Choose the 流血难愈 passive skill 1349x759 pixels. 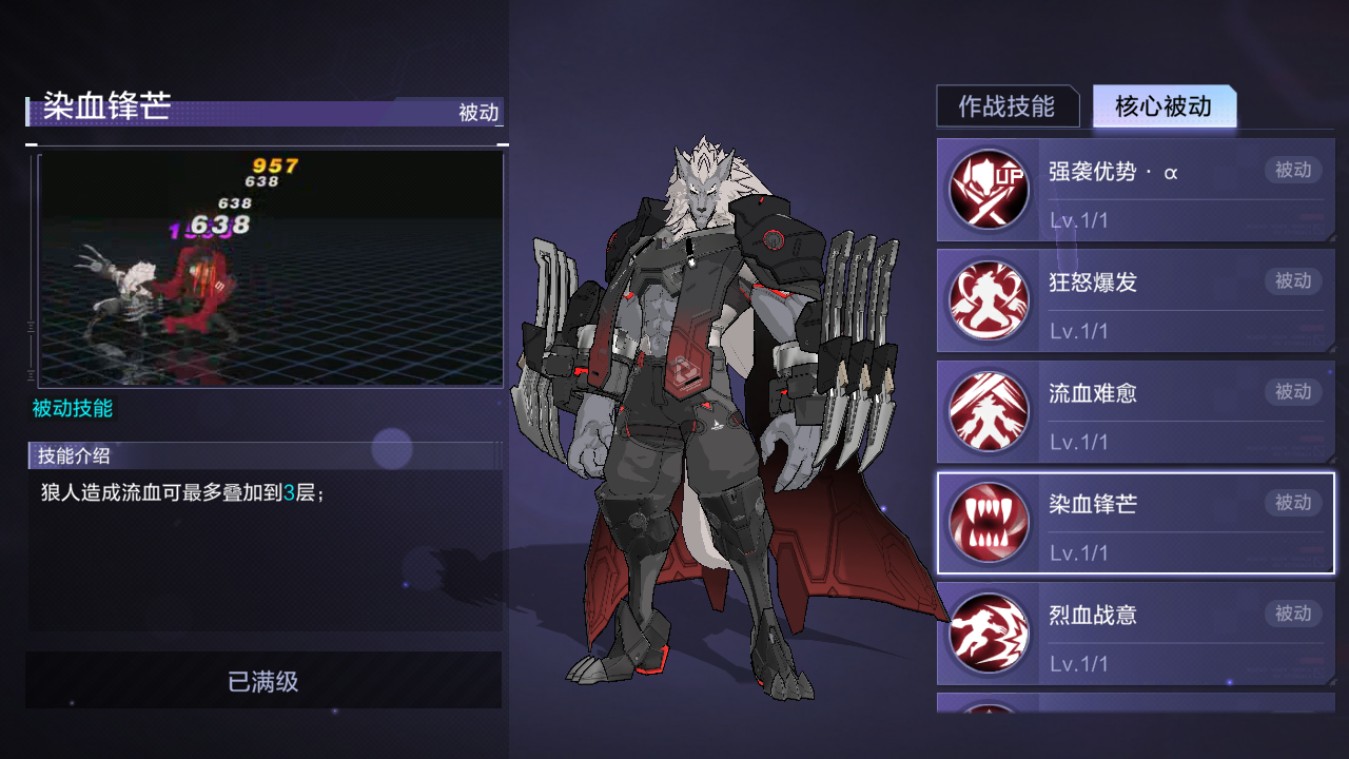click(1135, 412)
